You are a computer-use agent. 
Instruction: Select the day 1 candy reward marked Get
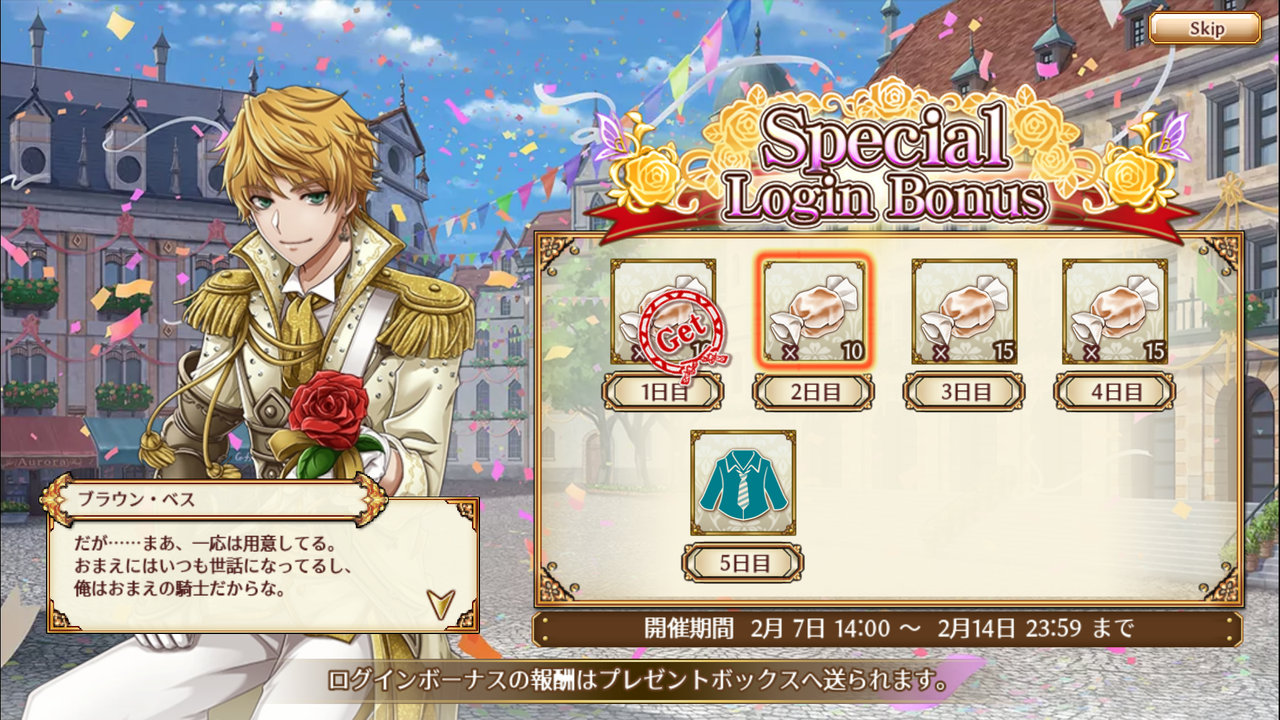[663, 312]
